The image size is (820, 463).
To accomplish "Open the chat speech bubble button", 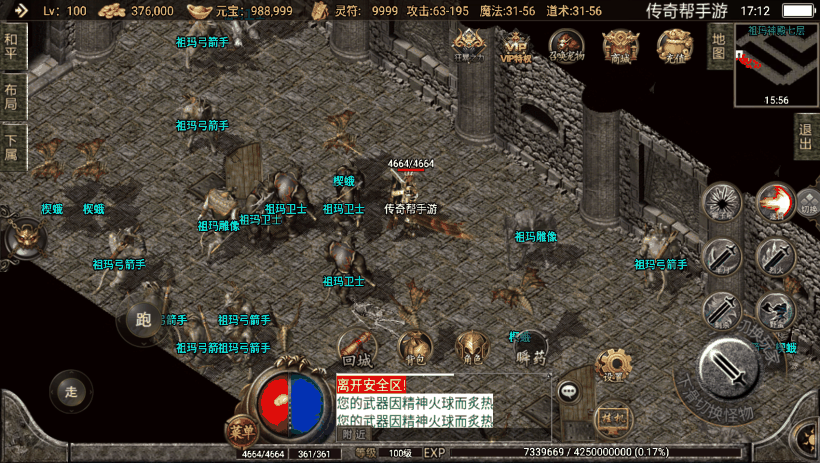I will [570, 392].
